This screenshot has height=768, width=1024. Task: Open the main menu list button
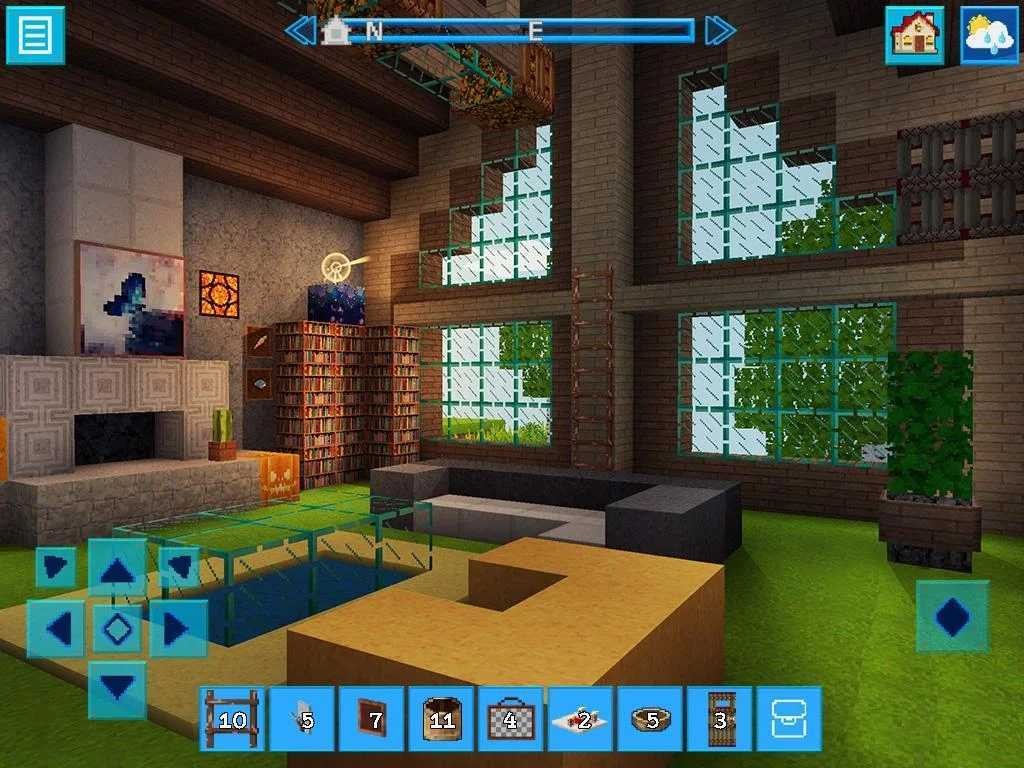pyautogui.click(x=35, y=35)
